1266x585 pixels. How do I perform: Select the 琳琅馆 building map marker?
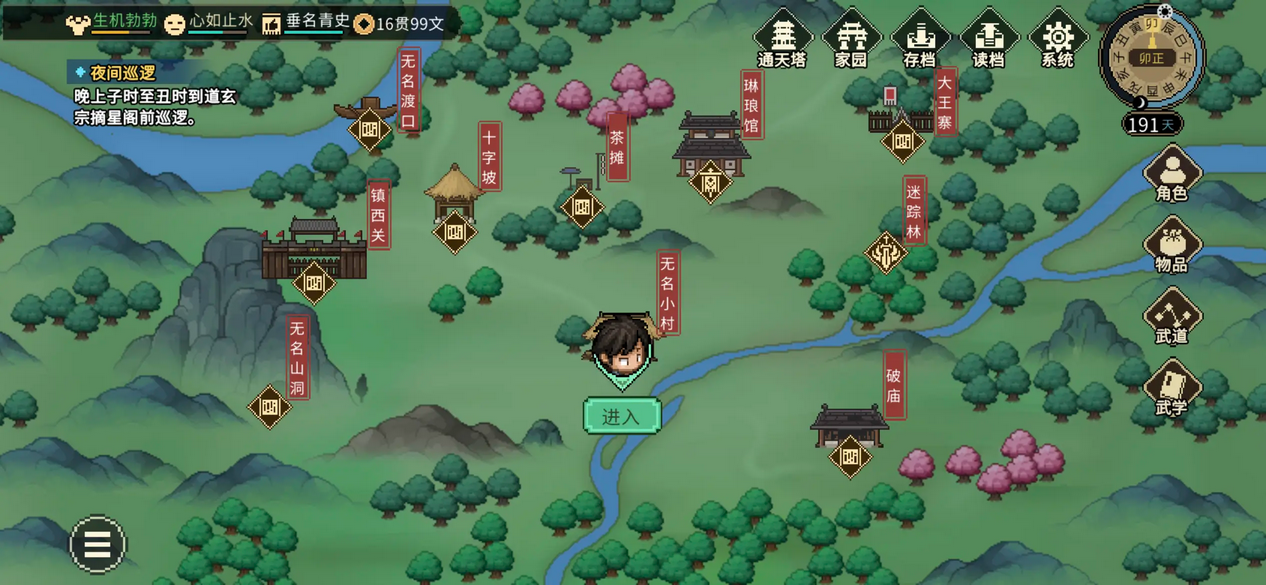pos(711,182)
